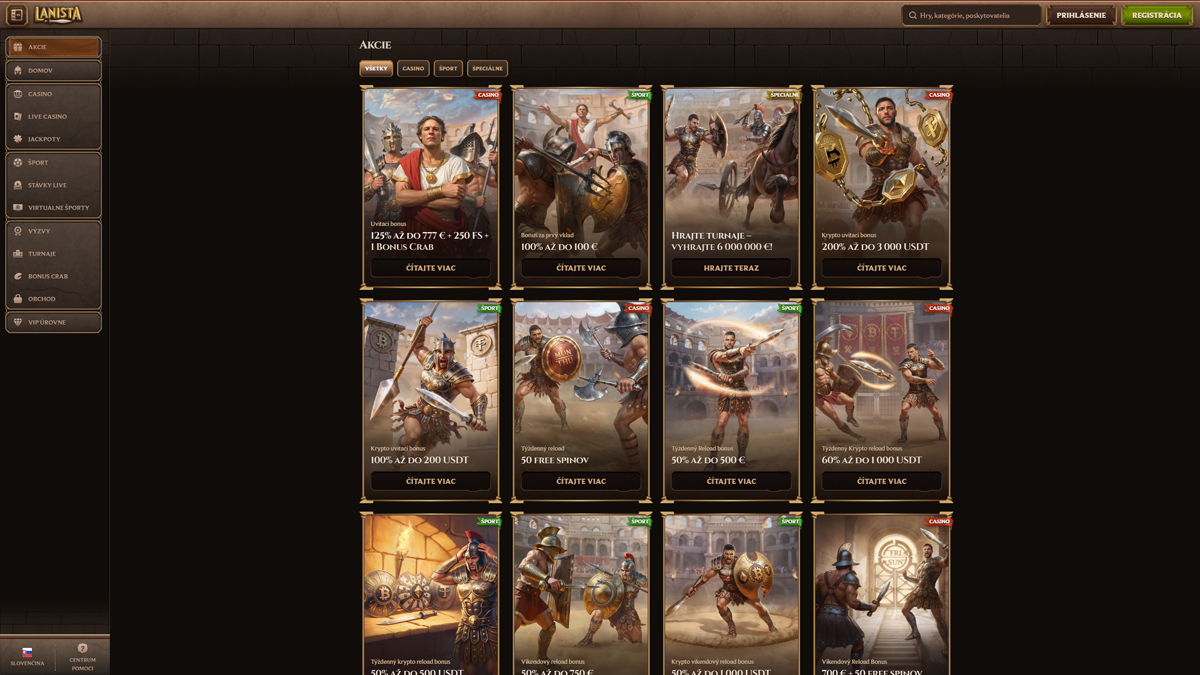The image size is (1200, 675).
Task: Switch to the Casino promotions tab
Action: tap(413, 69)
